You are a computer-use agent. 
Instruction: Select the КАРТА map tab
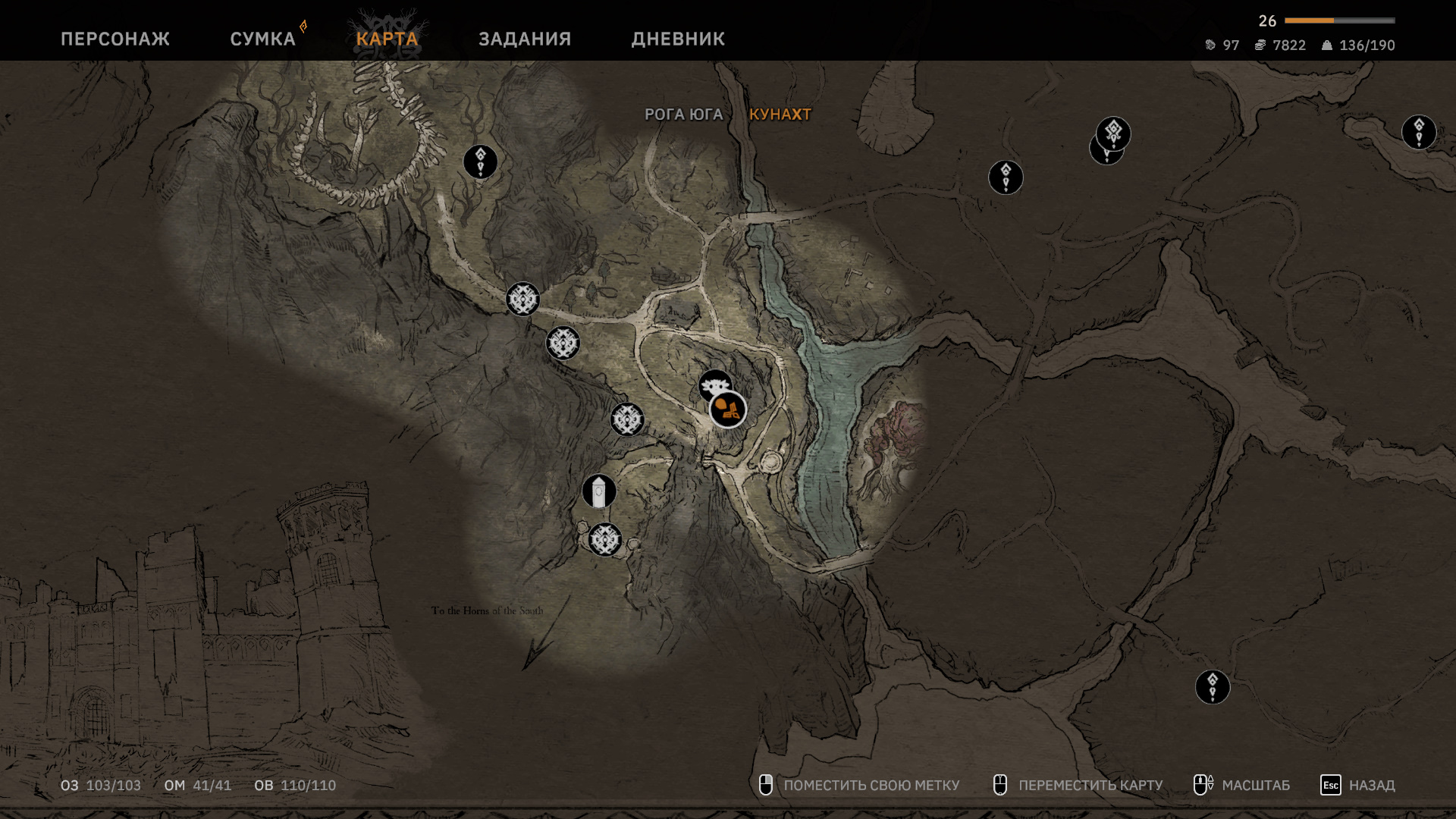pos(387,39)
